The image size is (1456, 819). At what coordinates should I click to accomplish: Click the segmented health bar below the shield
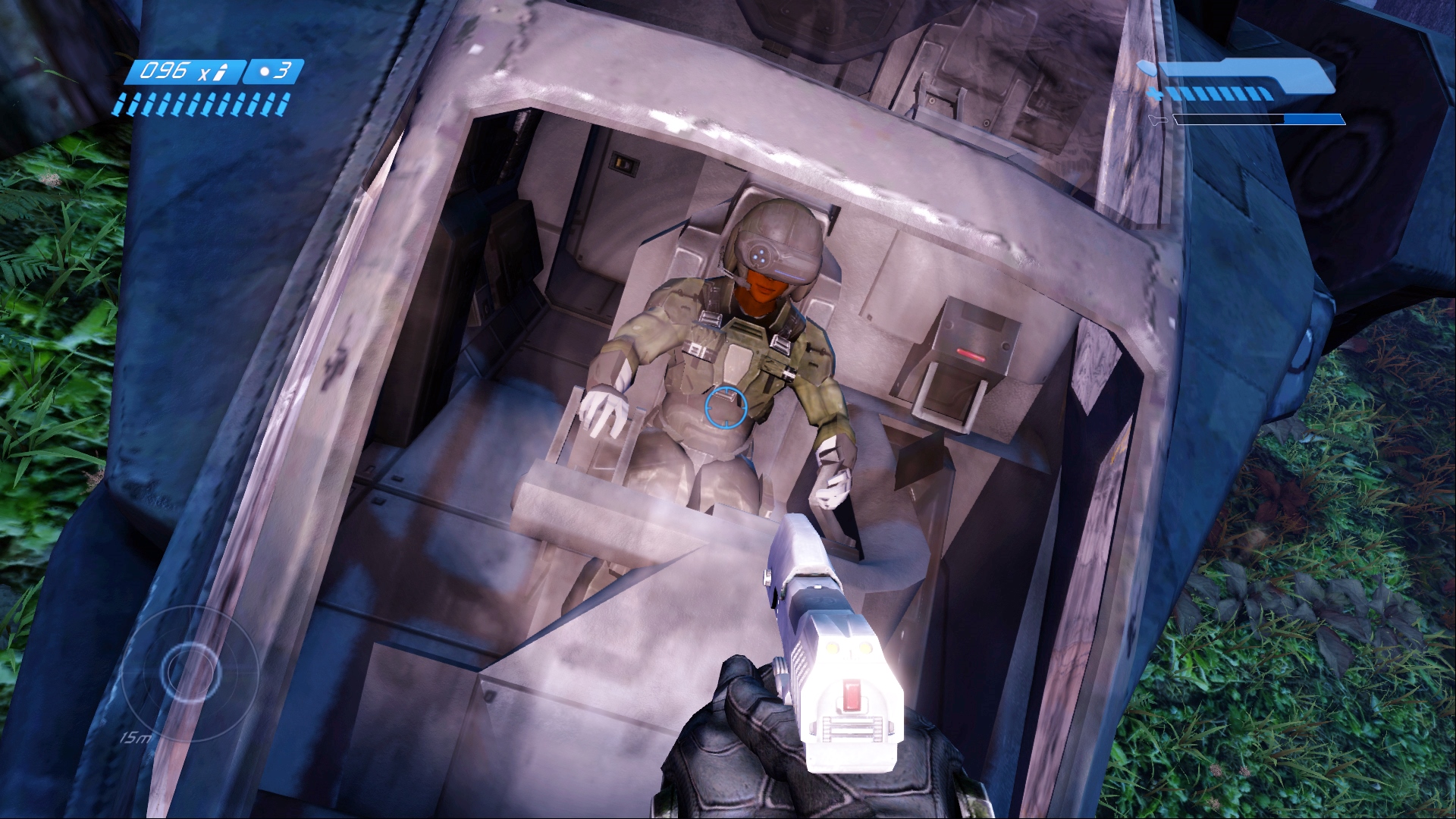pos(1221,95)
